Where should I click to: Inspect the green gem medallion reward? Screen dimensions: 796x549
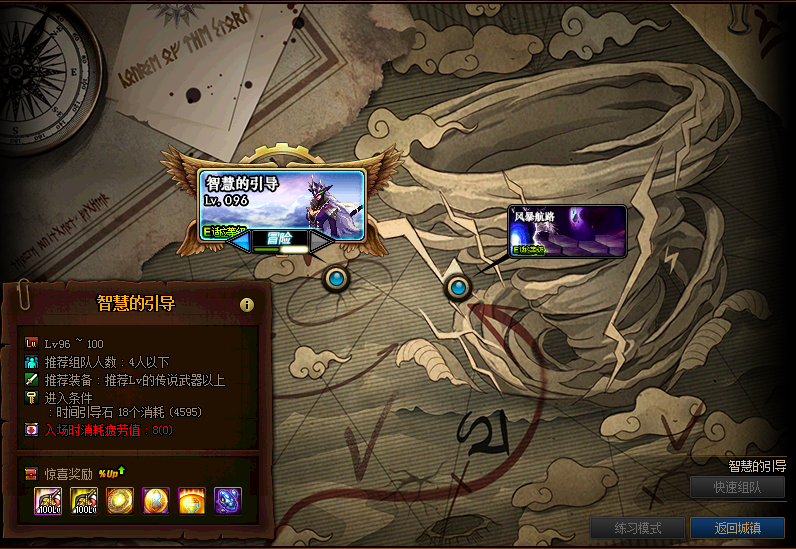(x=120, y=500)
